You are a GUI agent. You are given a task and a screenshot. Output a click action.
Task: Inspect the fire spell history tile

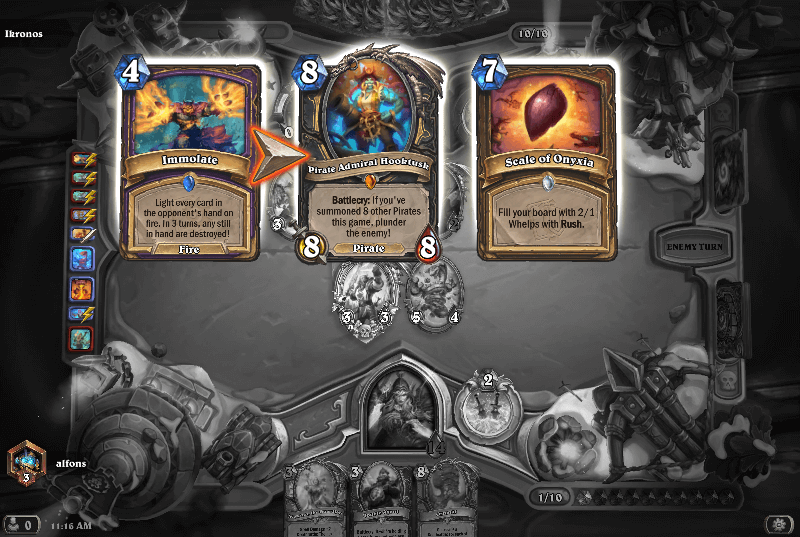[82, 289]
